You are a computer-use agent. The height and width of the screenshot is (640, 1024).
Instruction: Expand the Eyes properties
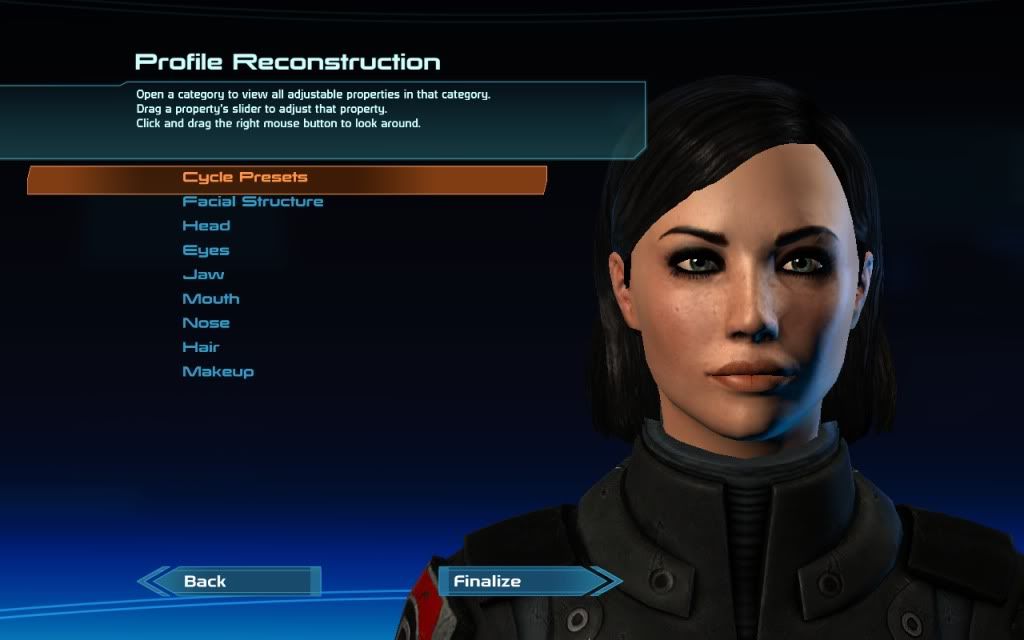click(206, 250)
